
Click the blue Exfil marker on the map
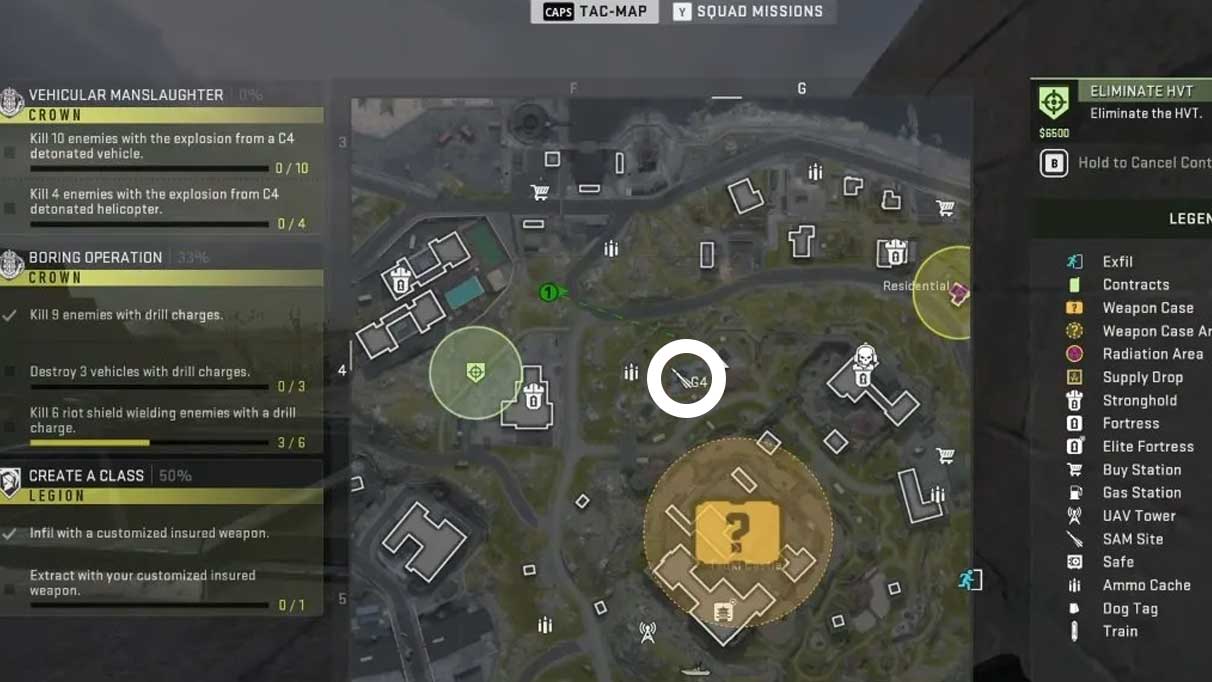[x=969, y=579]
